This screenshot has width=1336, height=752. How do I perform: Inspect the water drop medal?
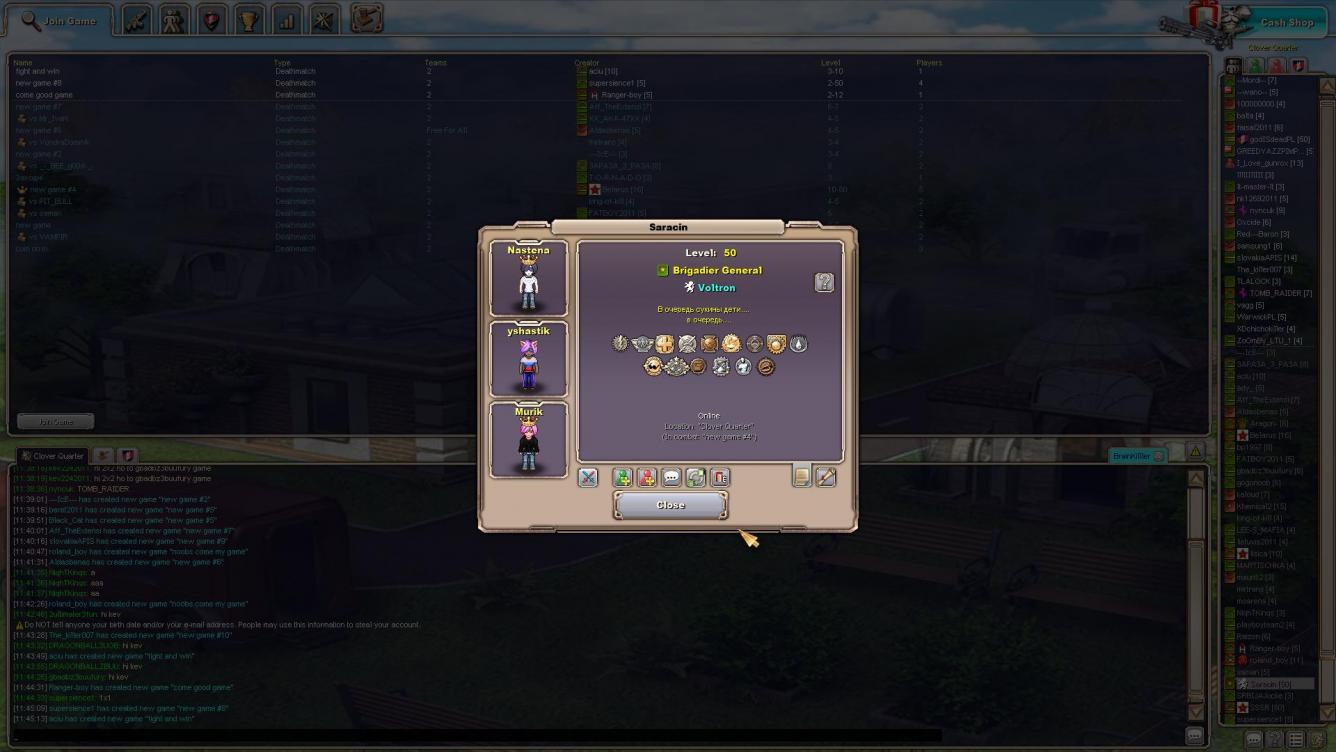tap(798, 344)
